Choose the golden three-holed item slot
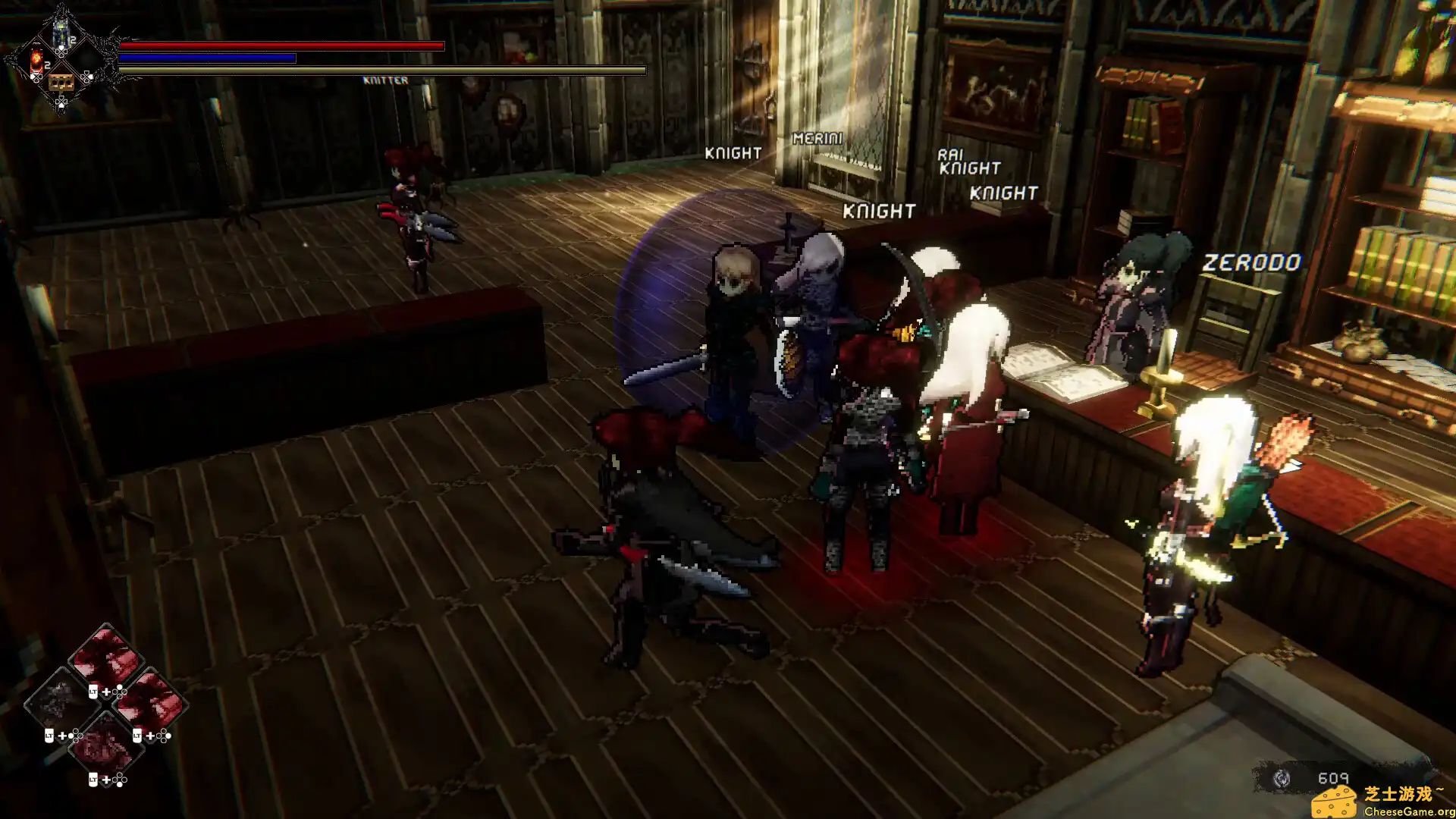Image resolution: width=1456 pixels, height=819 pixels. pyautogui.click(x=61, y=82)
